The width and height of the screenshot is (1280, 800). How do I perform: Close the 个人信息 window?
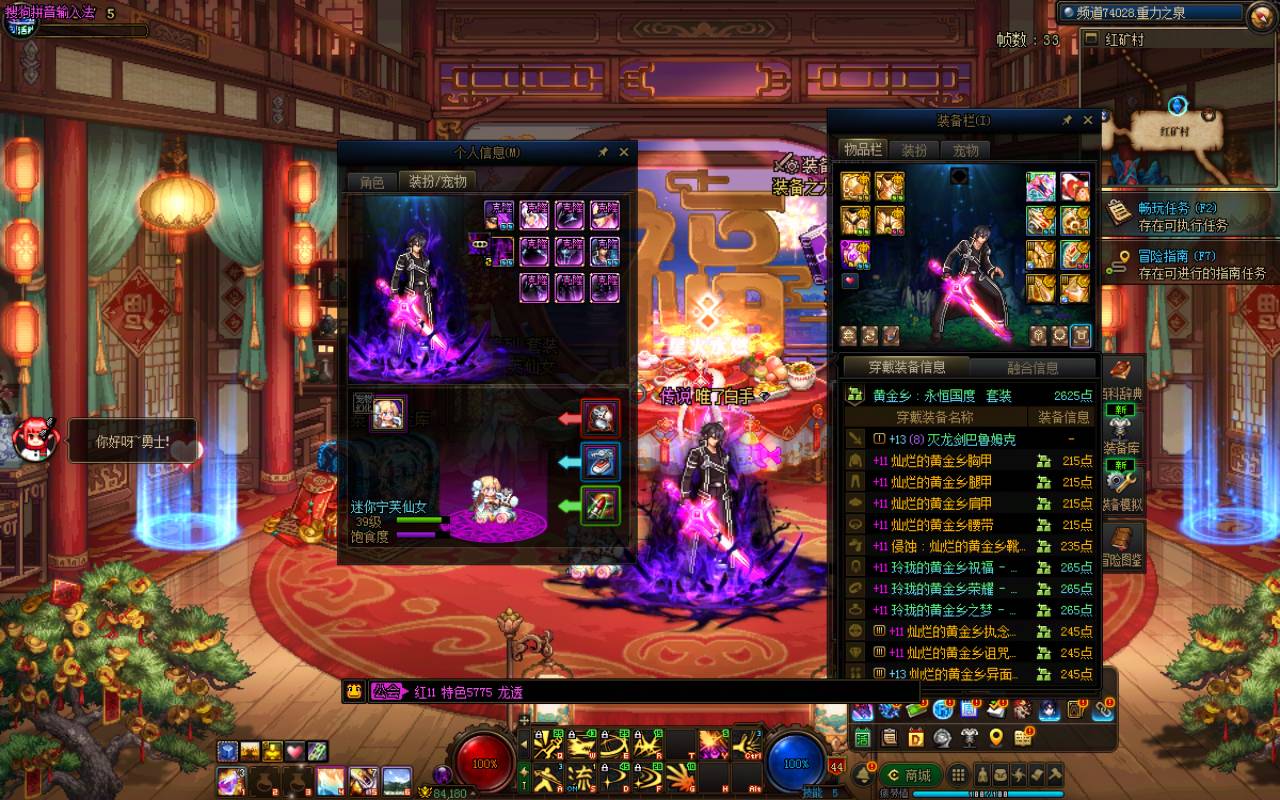(x=624, y=152)
